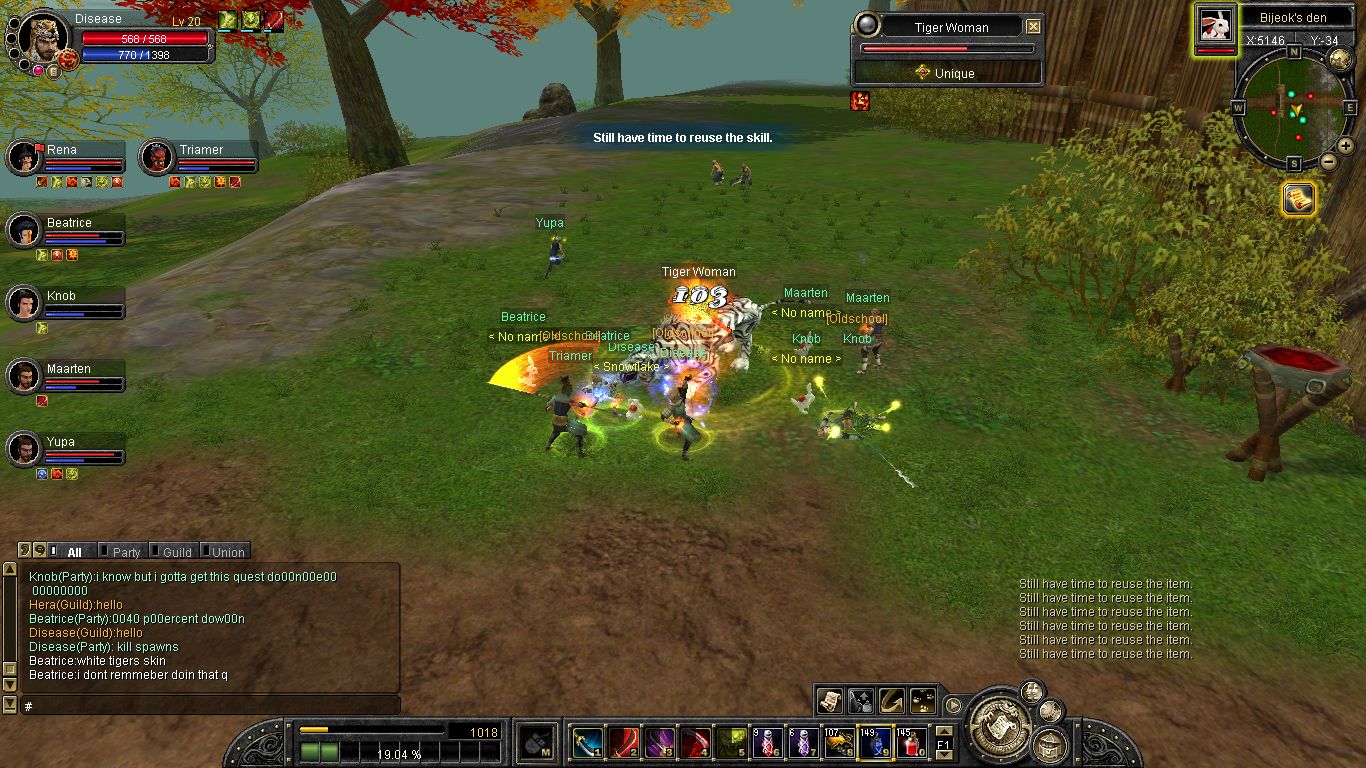Open the glowing quest scroll notification
Image resolution: width=1366 pixels, height=768 pixels.
[1298, 199]
